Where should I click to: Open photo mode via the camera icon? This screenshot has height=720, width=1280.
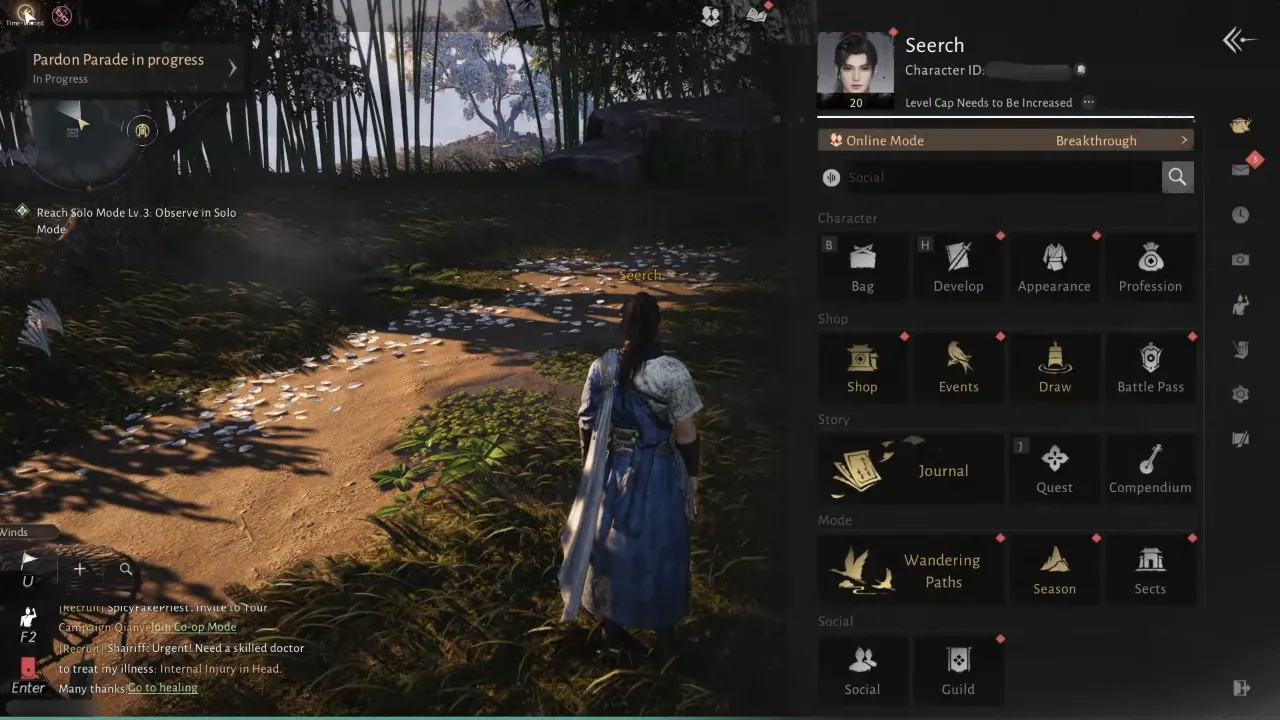1240,259
